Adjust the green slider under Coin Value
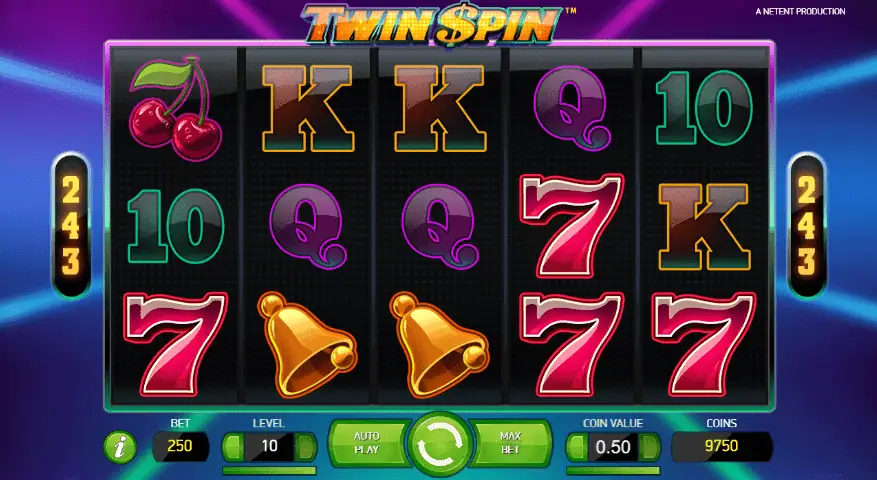Screen dimensions: 877x480 (x=613, y=469)
